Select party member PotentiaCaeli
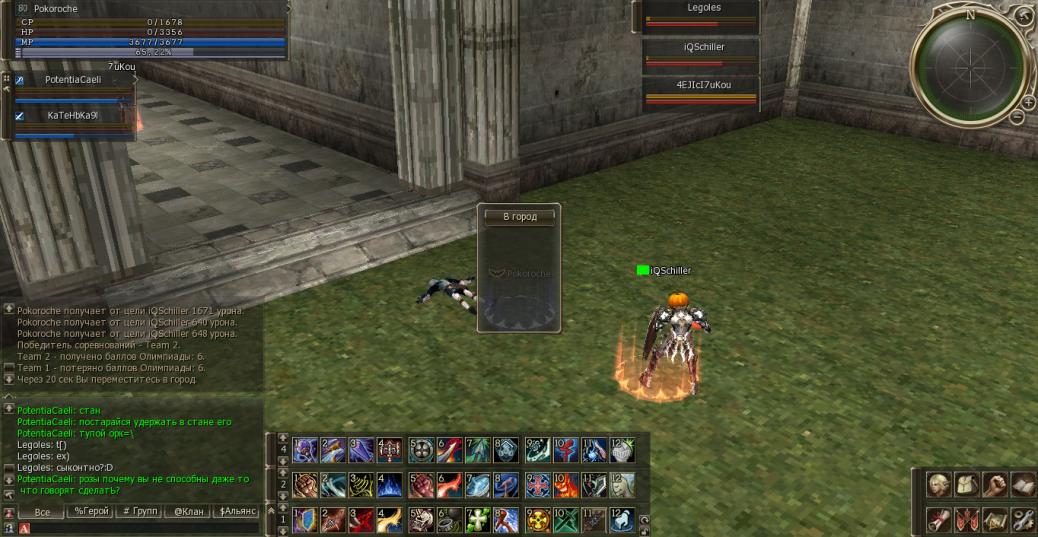This screenshot has height=537, width=1038. coord(72,80)
